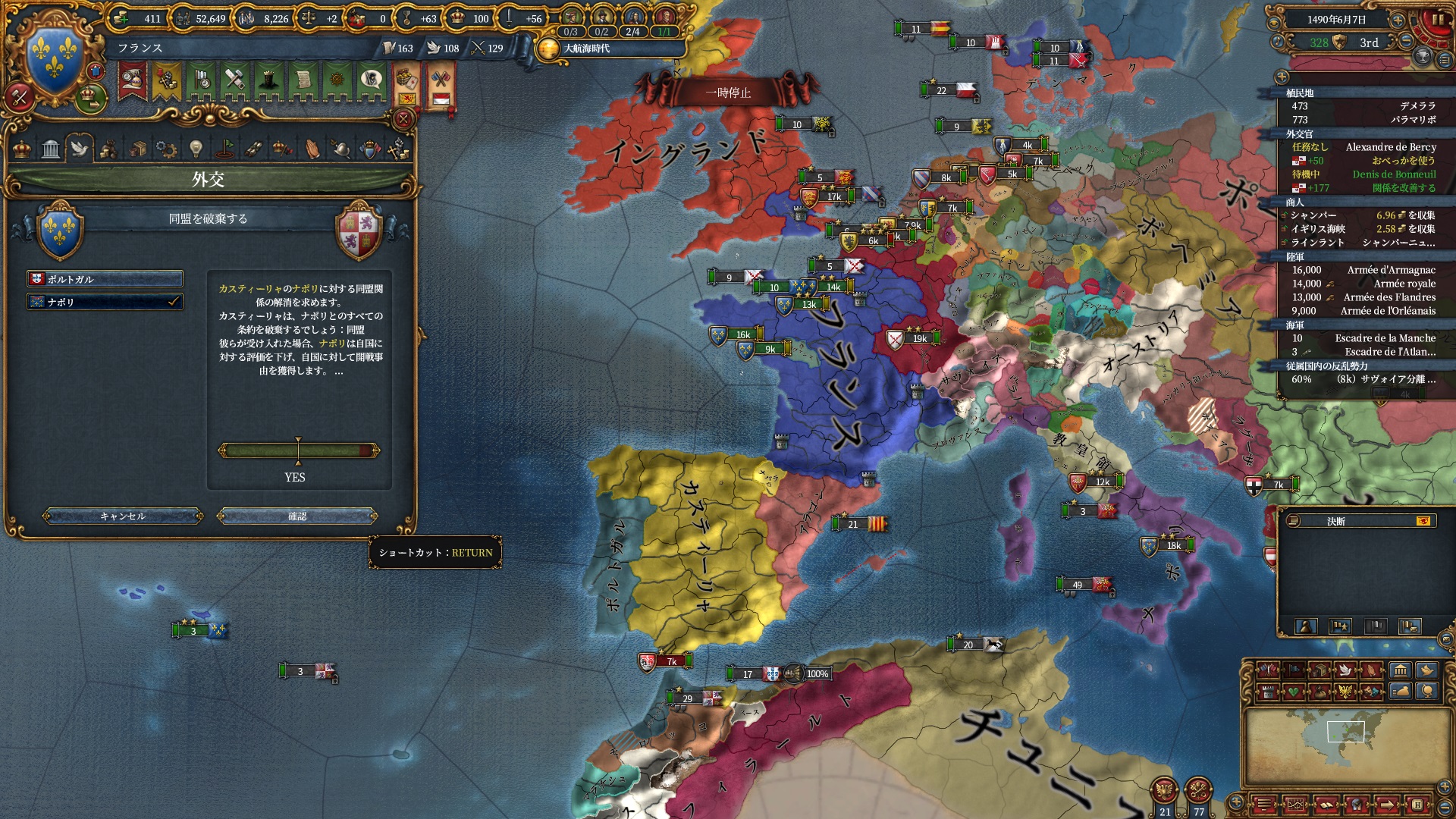Open the ideas light bulb tab
1456x819 pixels.
tap(196, 149)
